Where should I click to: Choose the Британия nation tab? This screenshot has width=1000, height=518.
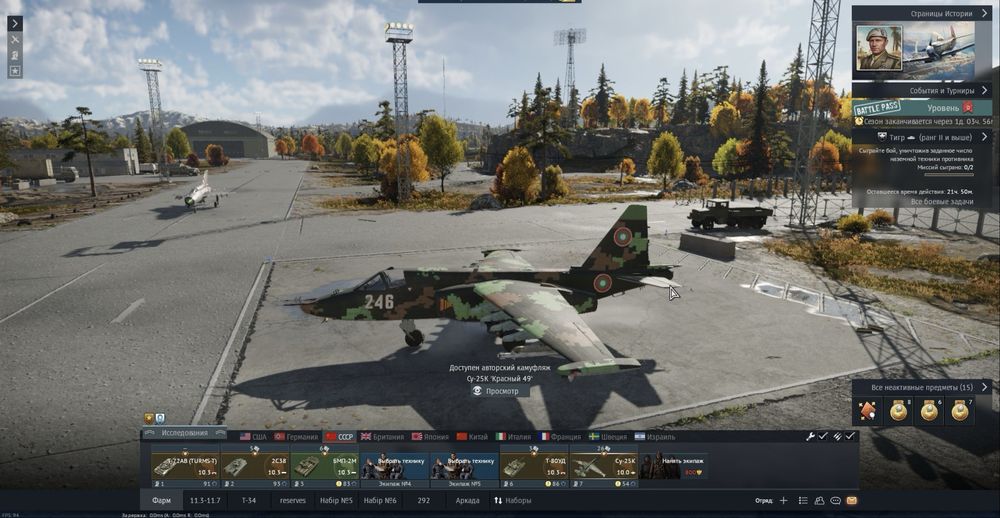(x=381, y=437)
